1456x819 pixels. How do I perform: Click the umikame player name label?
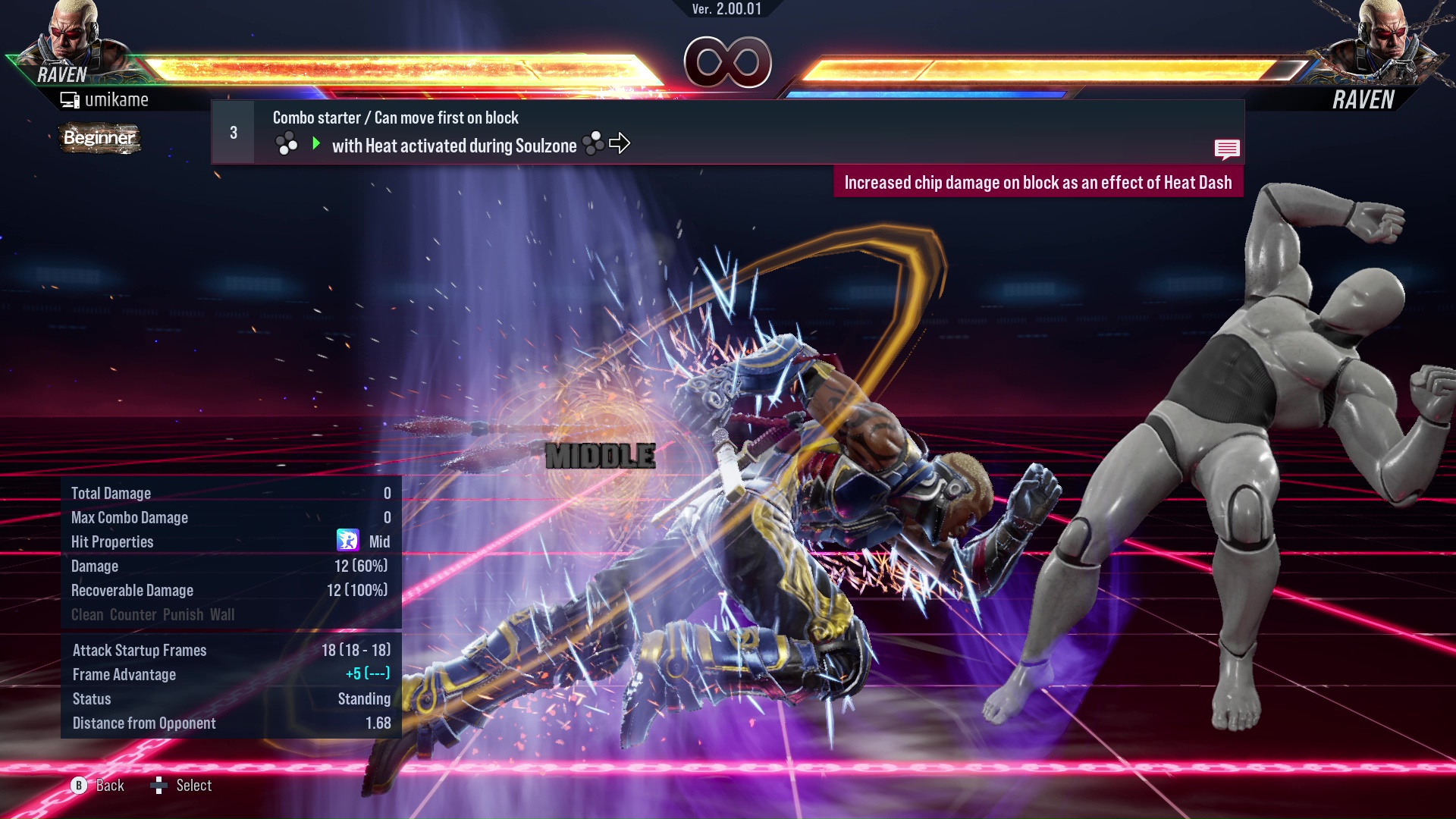click(x=118, y=99)
